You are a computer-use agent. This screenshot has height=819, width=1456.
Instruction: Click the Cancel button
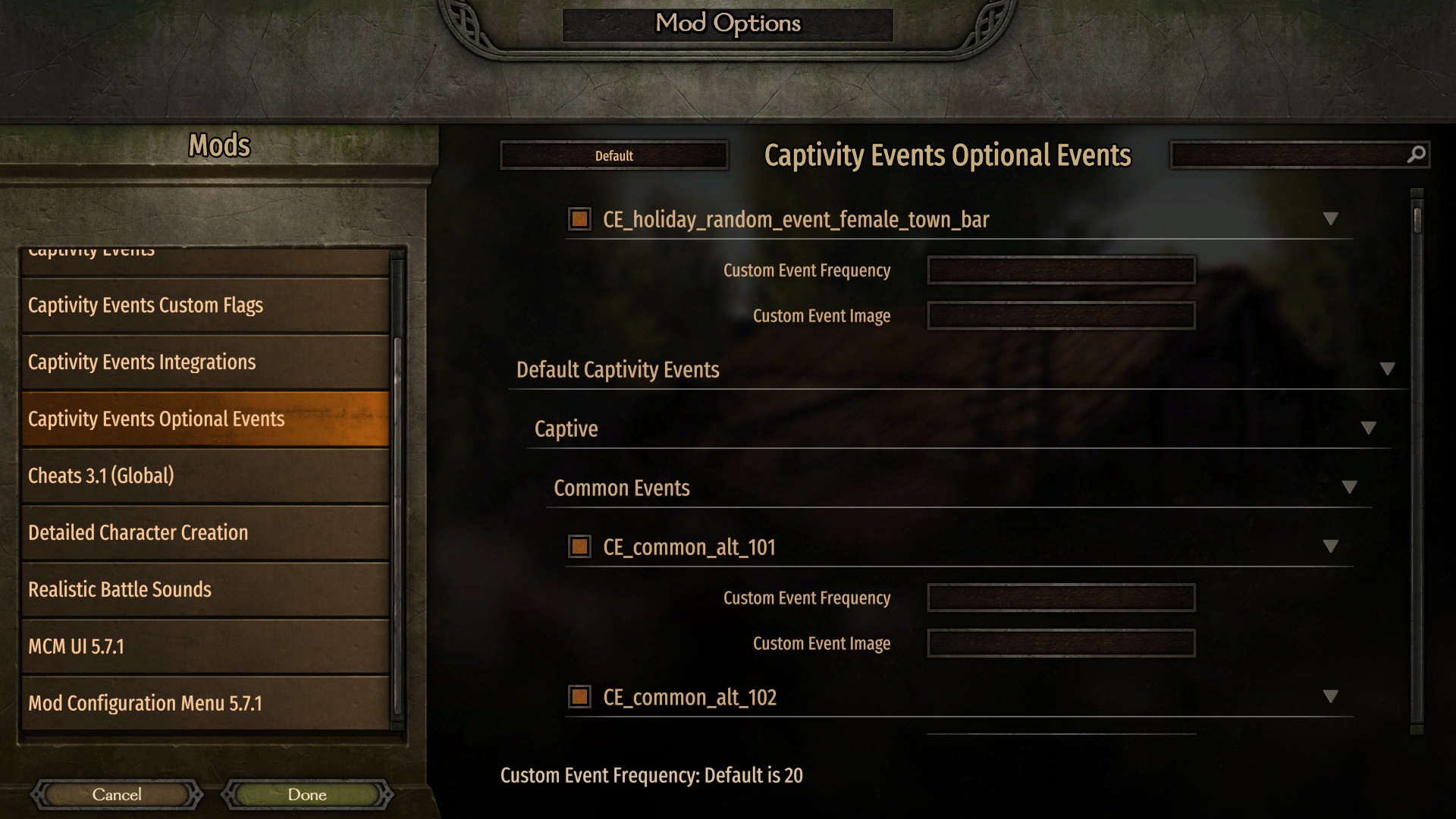[x=117, y=795]
